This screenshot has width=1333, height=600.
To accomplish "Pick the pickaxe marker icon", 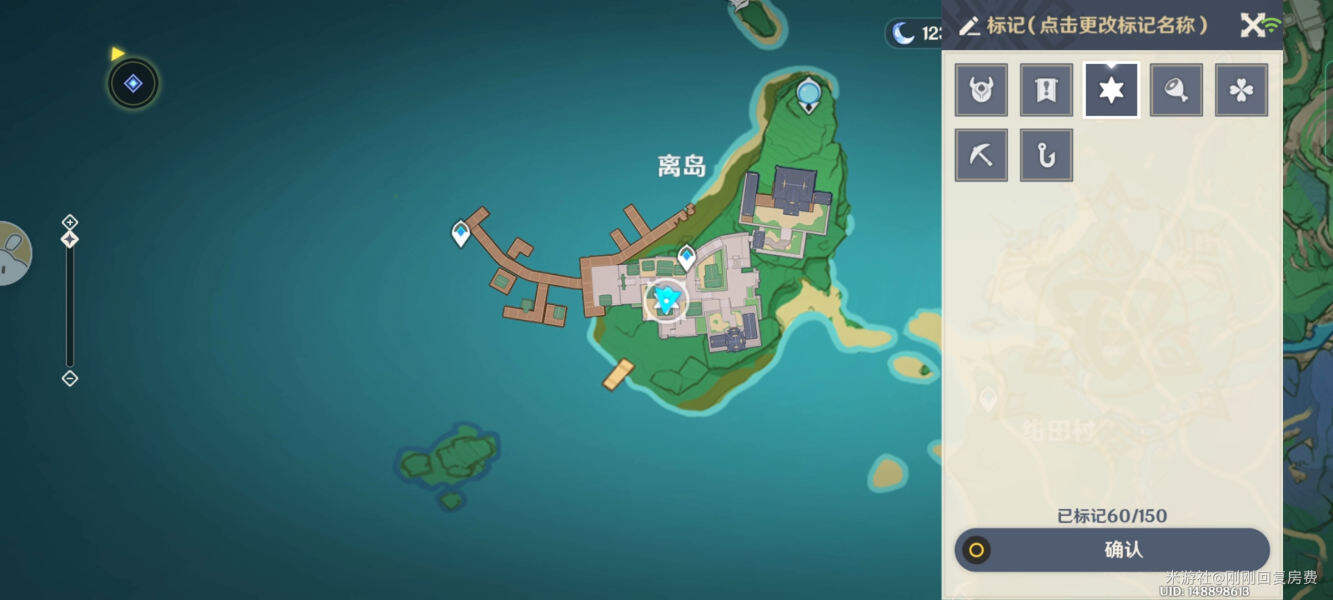I will [x=981, y=156].
